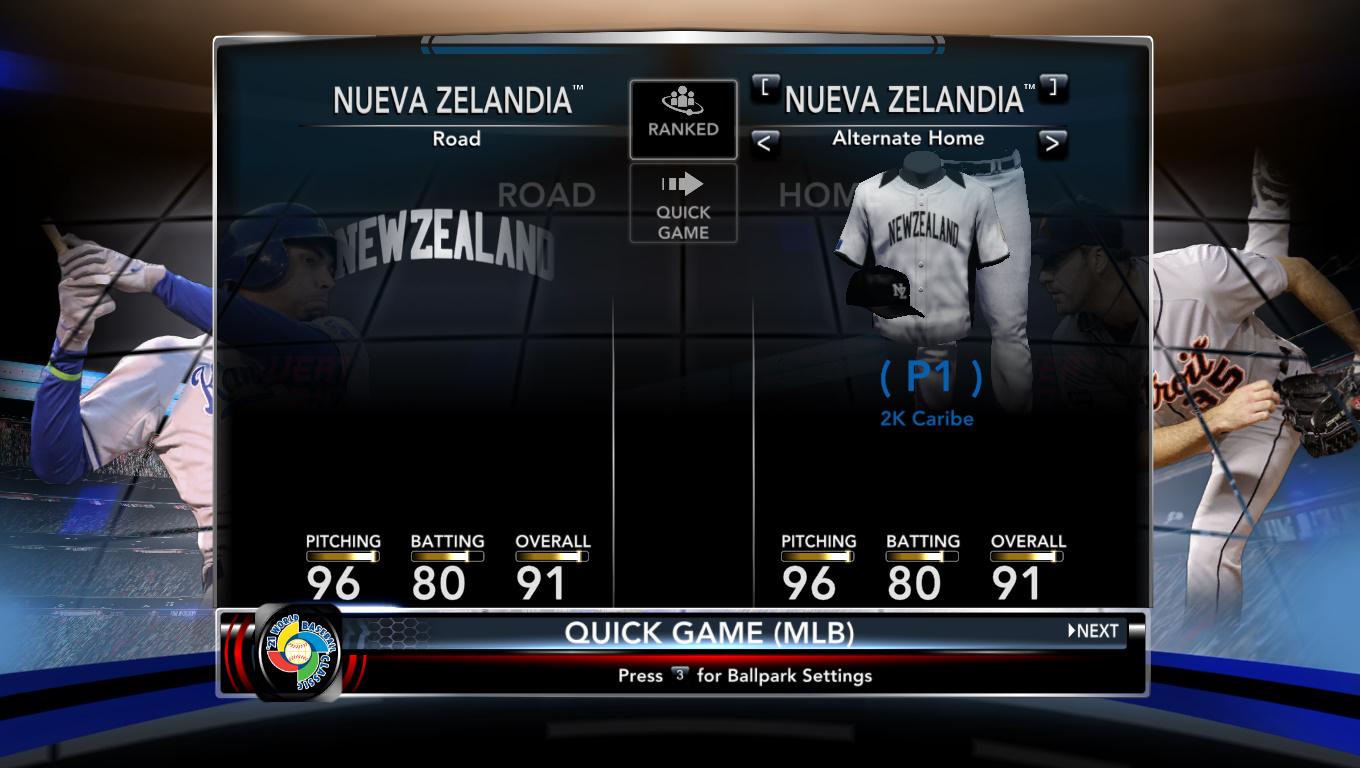The width and height of the screenshot is (1360, 768).
Task: Switch home team with the right bracket
Action: (1052, 87)
